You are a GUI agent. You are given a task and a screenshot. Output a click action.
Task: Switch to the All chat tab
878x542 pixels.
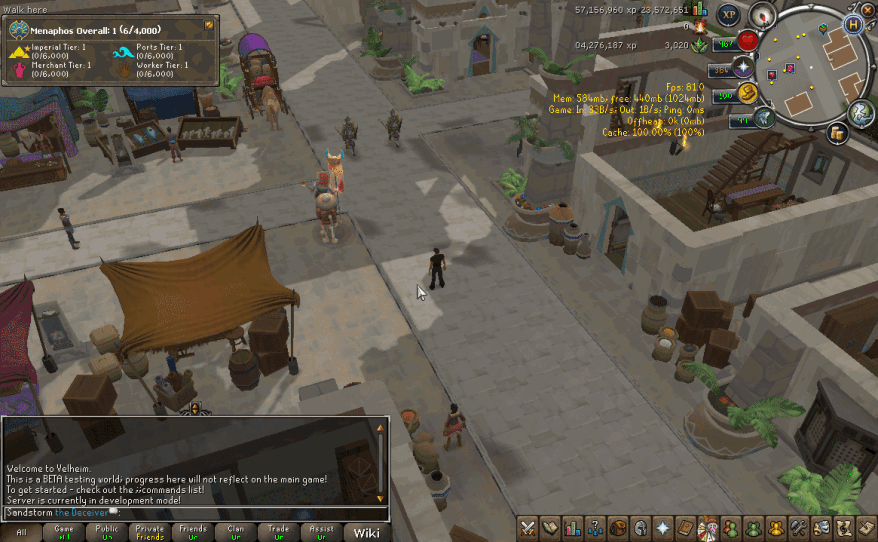point(20,532)
